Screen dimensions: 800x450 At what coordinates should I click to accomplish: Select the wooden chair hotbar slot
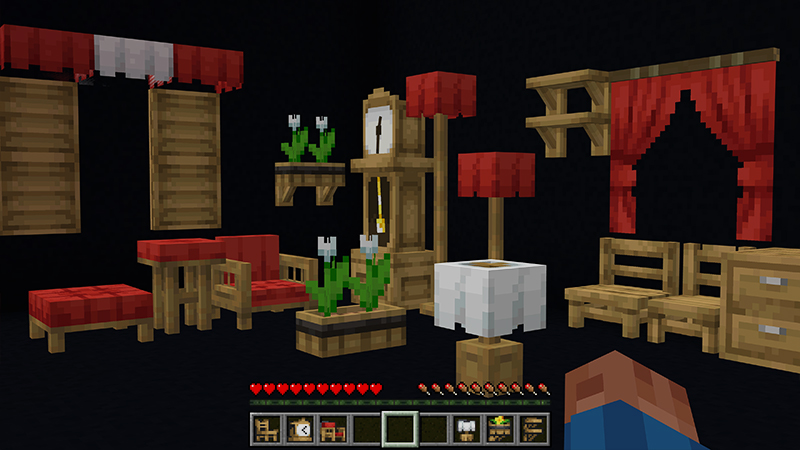pyautogui.click(x=266, y=429)
